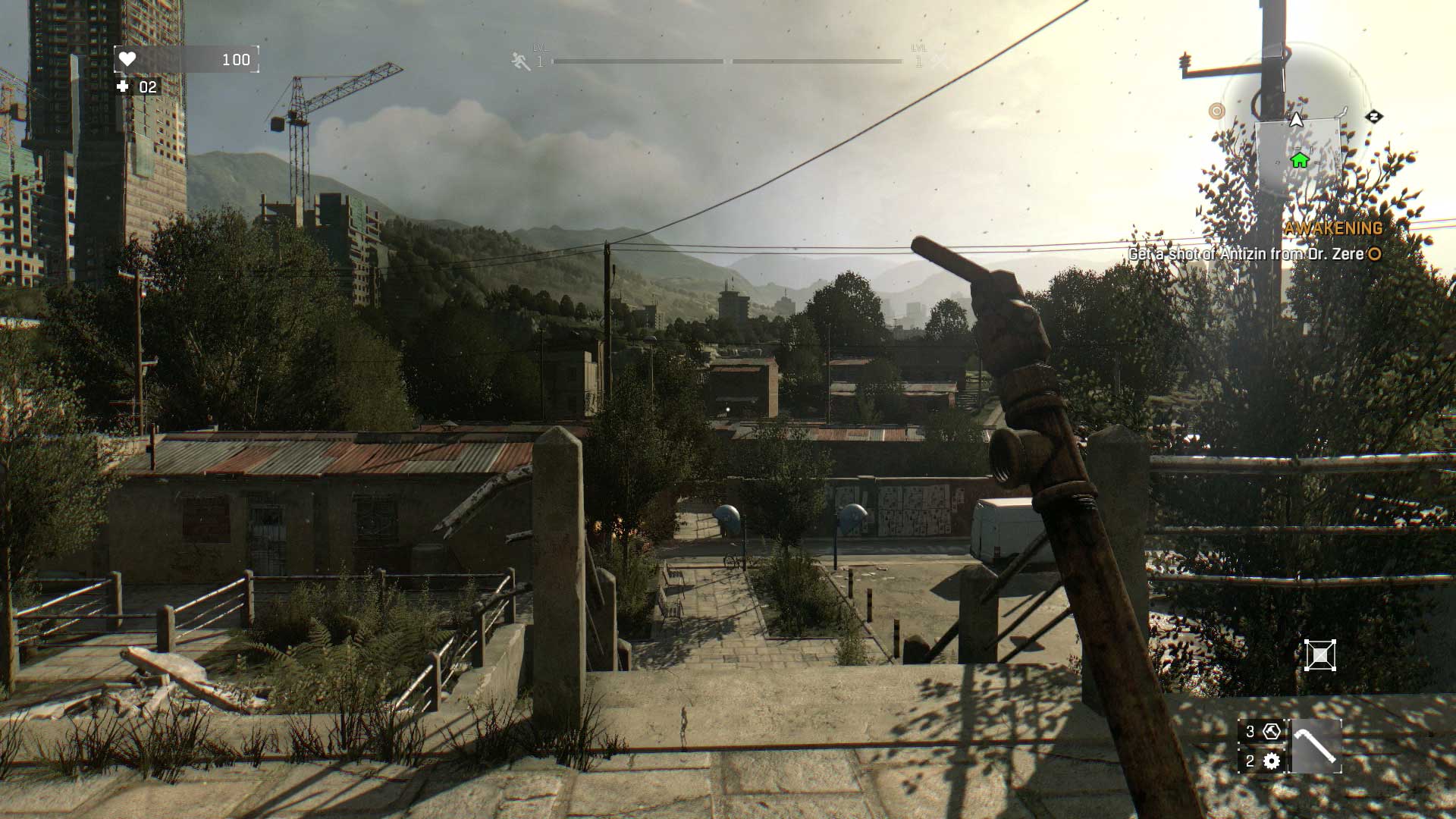Screen dimensions: 1456x819
Task: Click the 100 health value label
Action: (236, 59)
